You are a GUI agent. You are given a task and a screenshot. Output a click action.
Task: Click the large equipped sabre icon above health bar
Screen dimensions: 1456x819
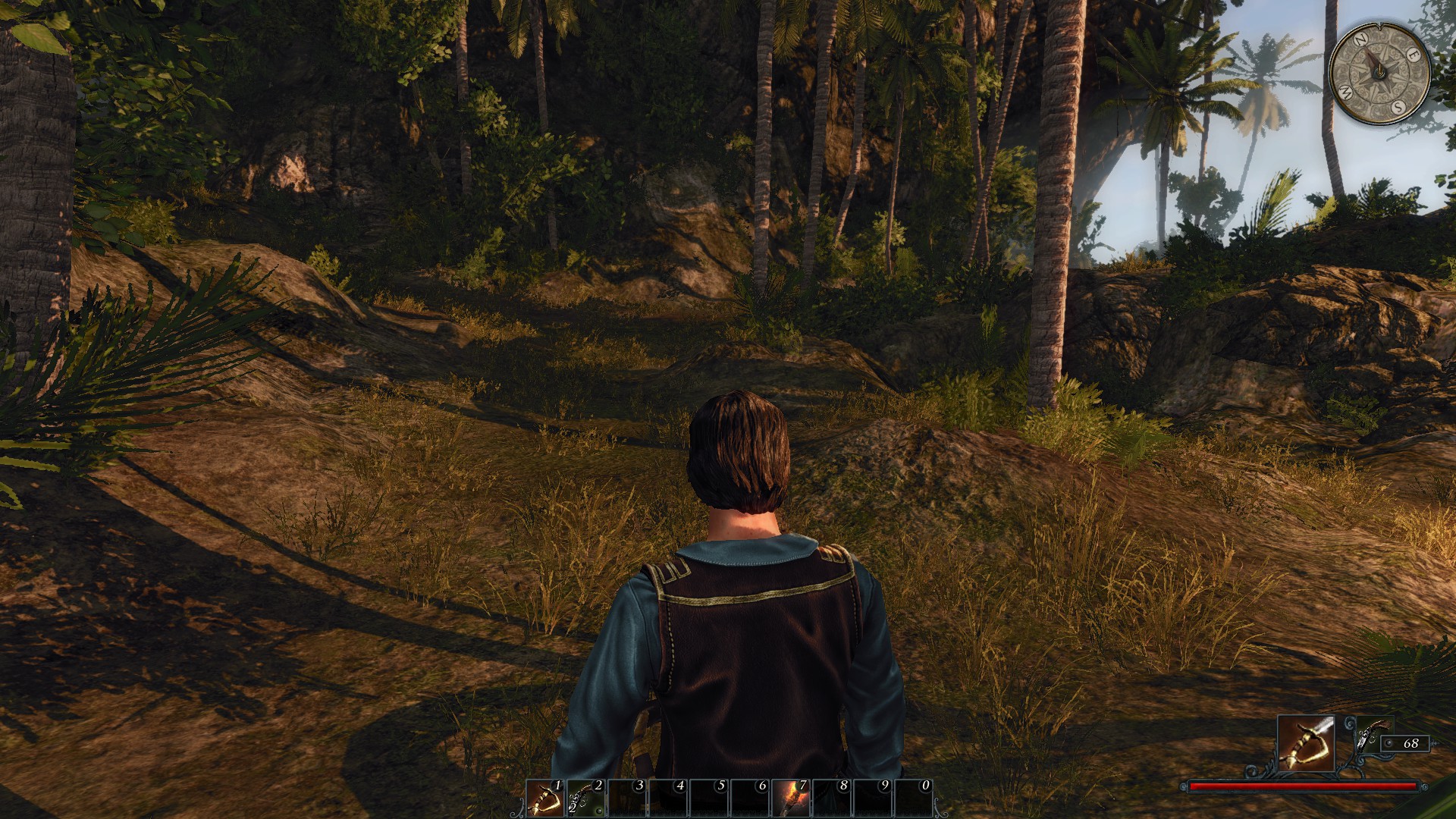point(1305,743)
